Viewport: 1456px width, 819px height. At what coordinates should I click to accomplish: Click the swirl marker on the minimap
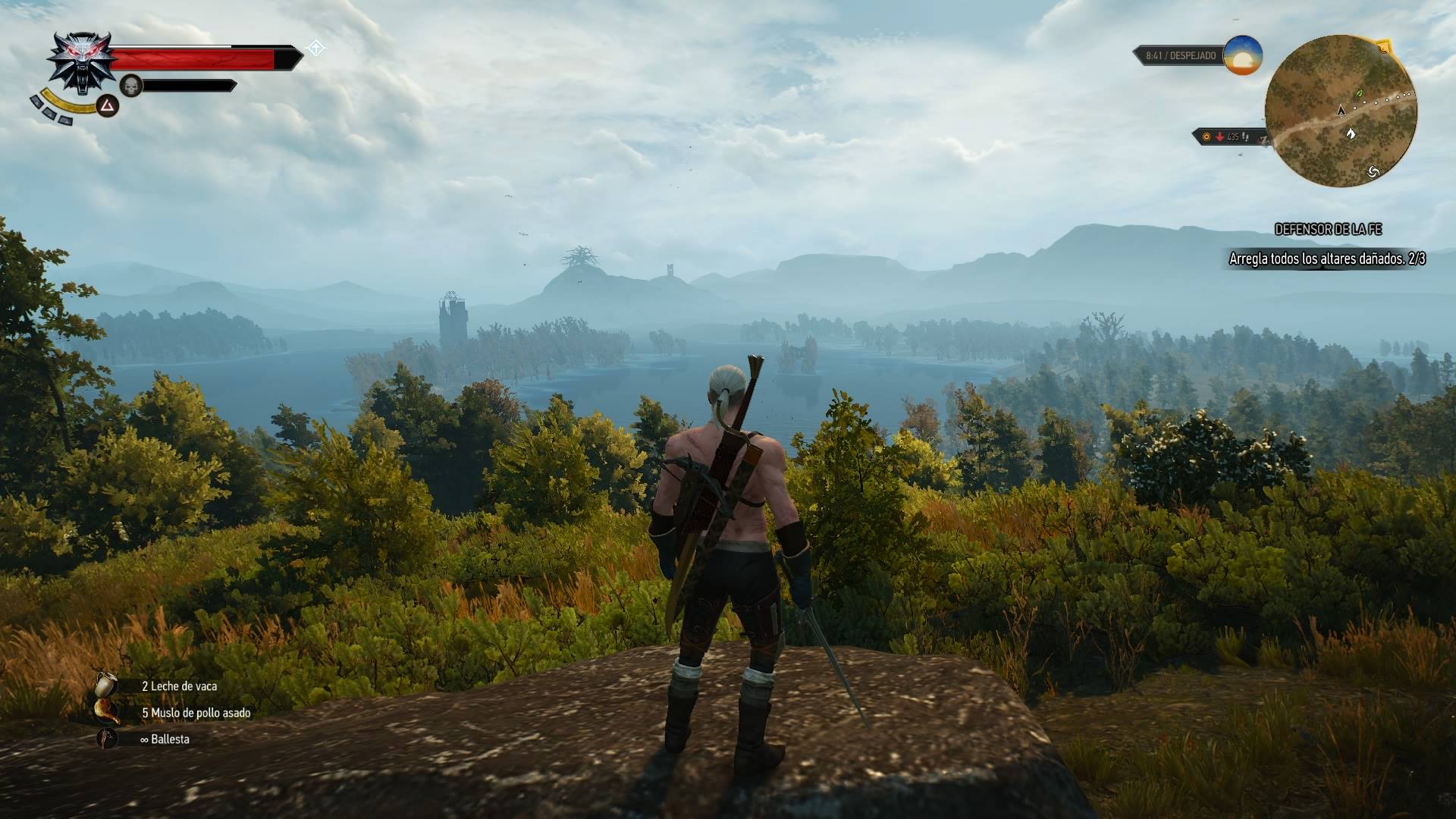pyautogui.click(x=1373, y=172)
